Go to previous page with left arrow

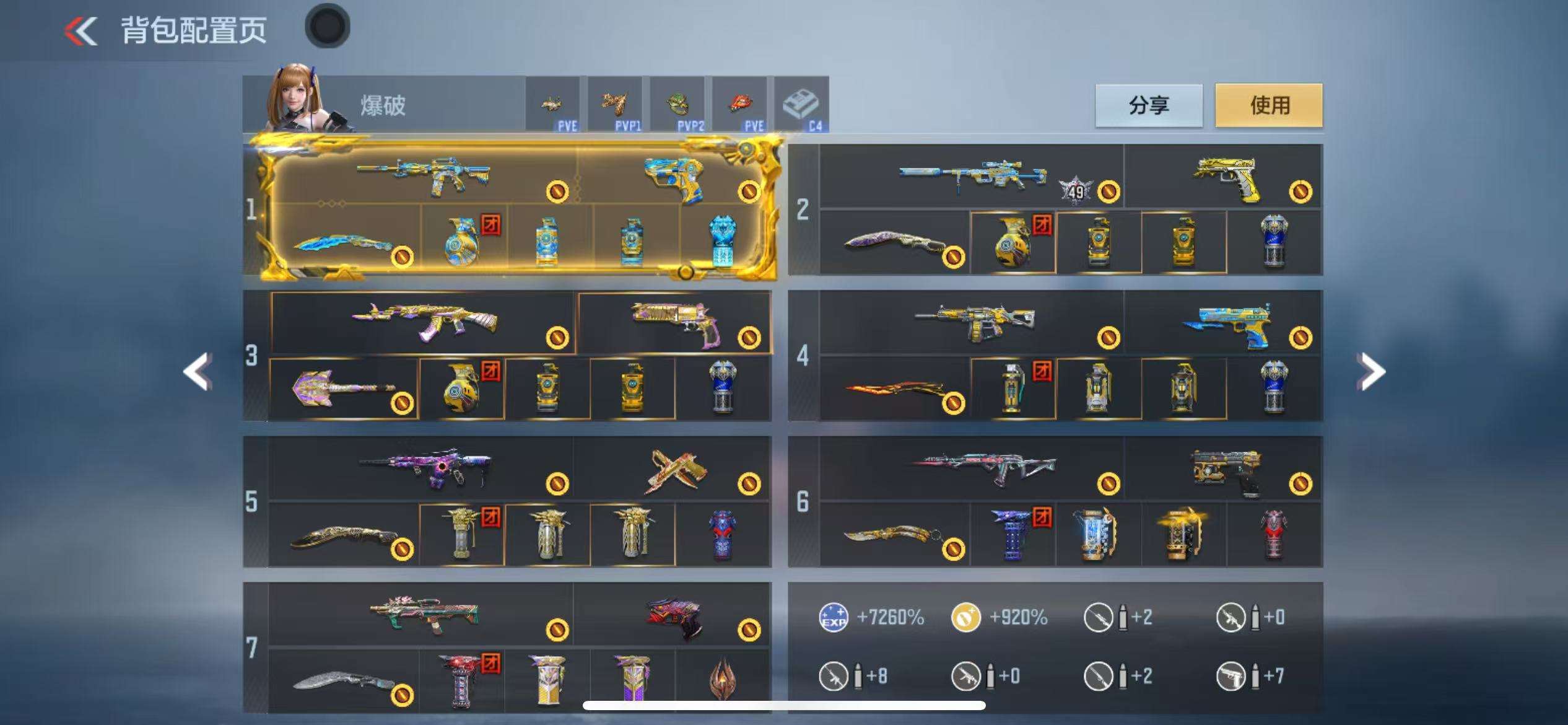[198, 371]
